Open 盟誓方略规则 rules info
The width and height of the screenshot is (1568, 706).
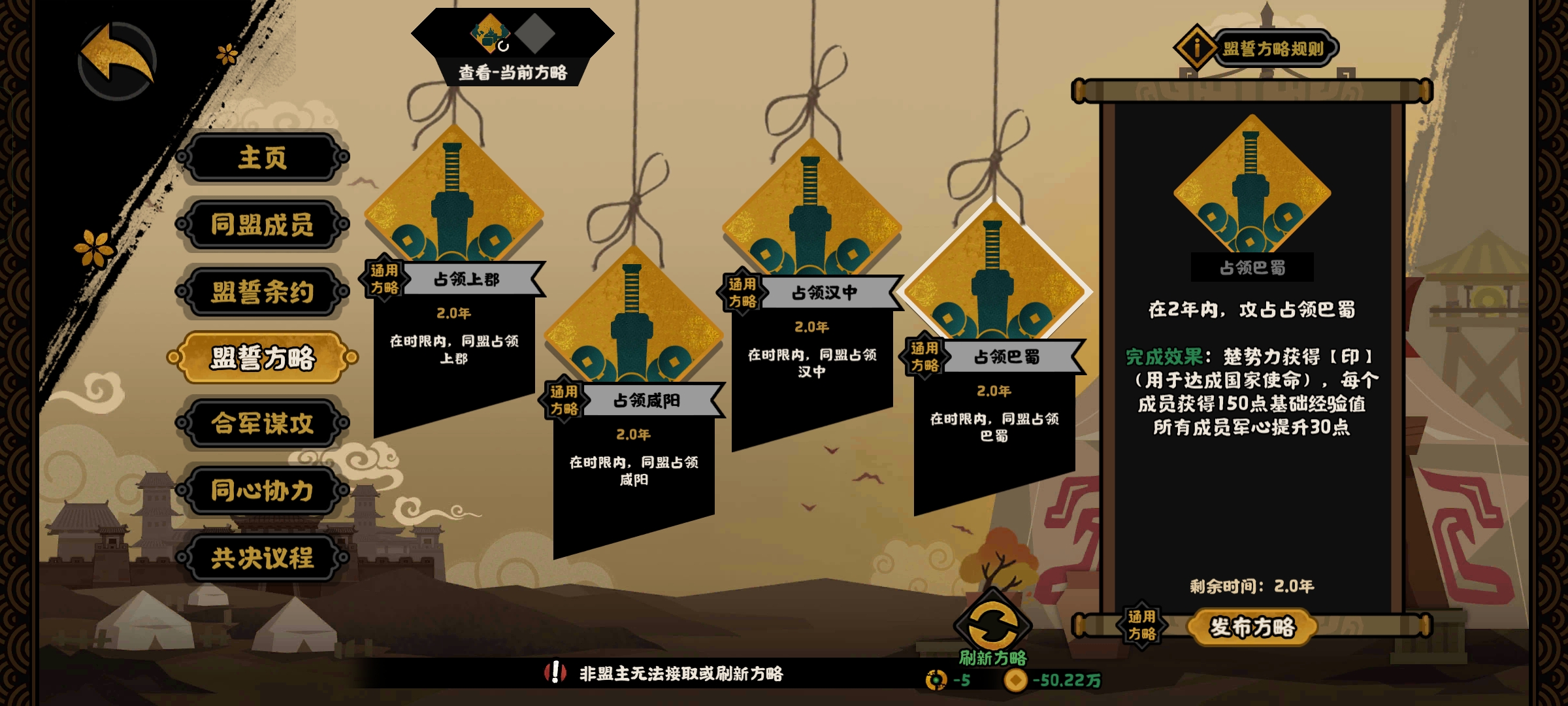point(1258,48)
